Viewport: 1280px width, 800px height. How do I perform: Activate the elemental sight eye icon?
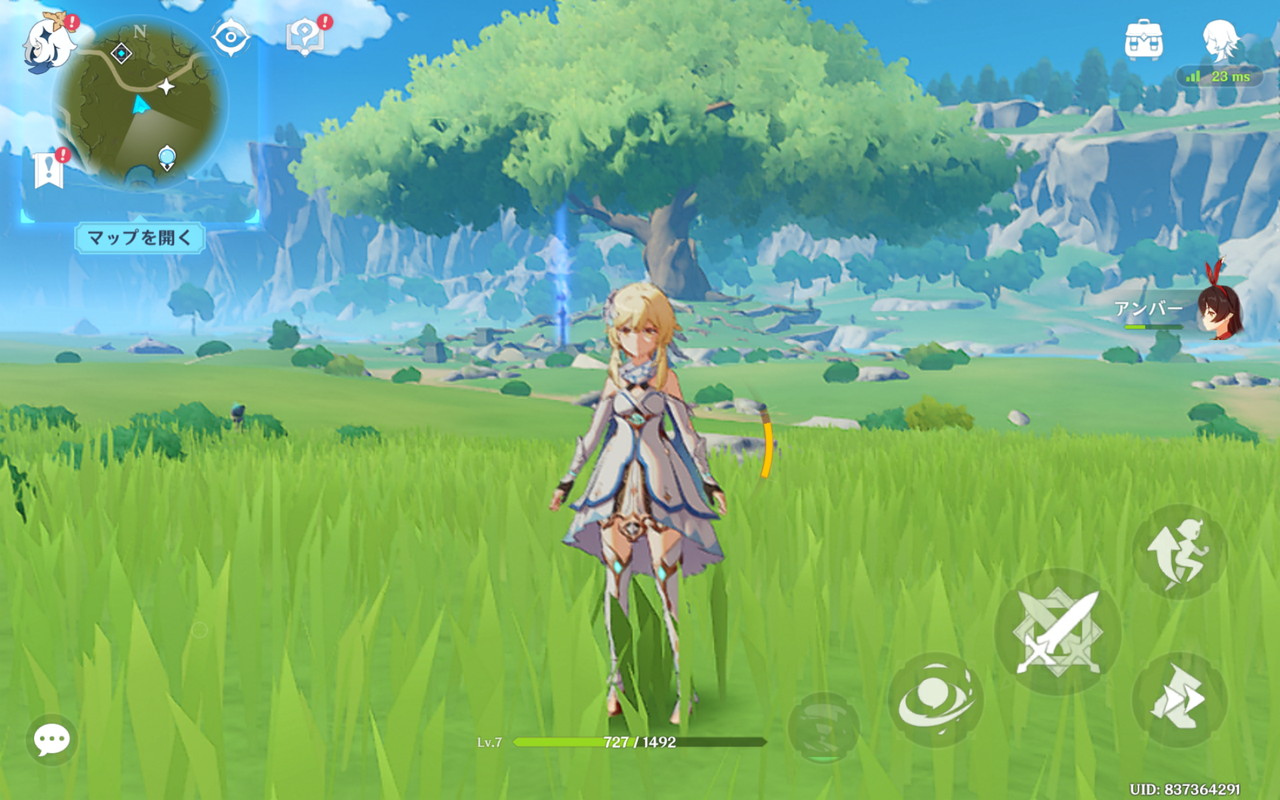click(230, 37)
